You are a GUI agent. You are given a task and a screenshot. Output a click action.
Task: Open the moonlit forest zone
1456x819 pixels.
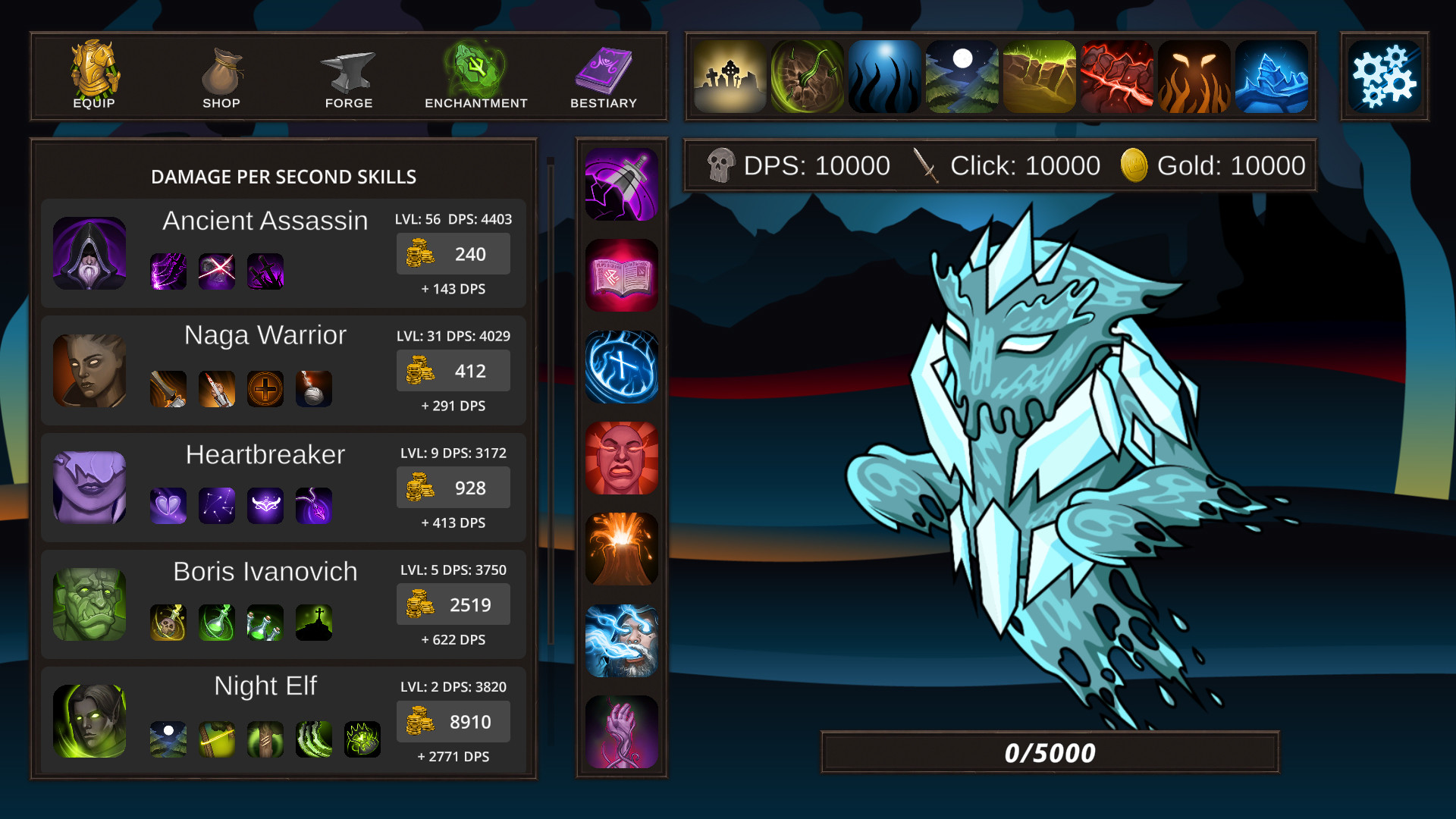962,76
